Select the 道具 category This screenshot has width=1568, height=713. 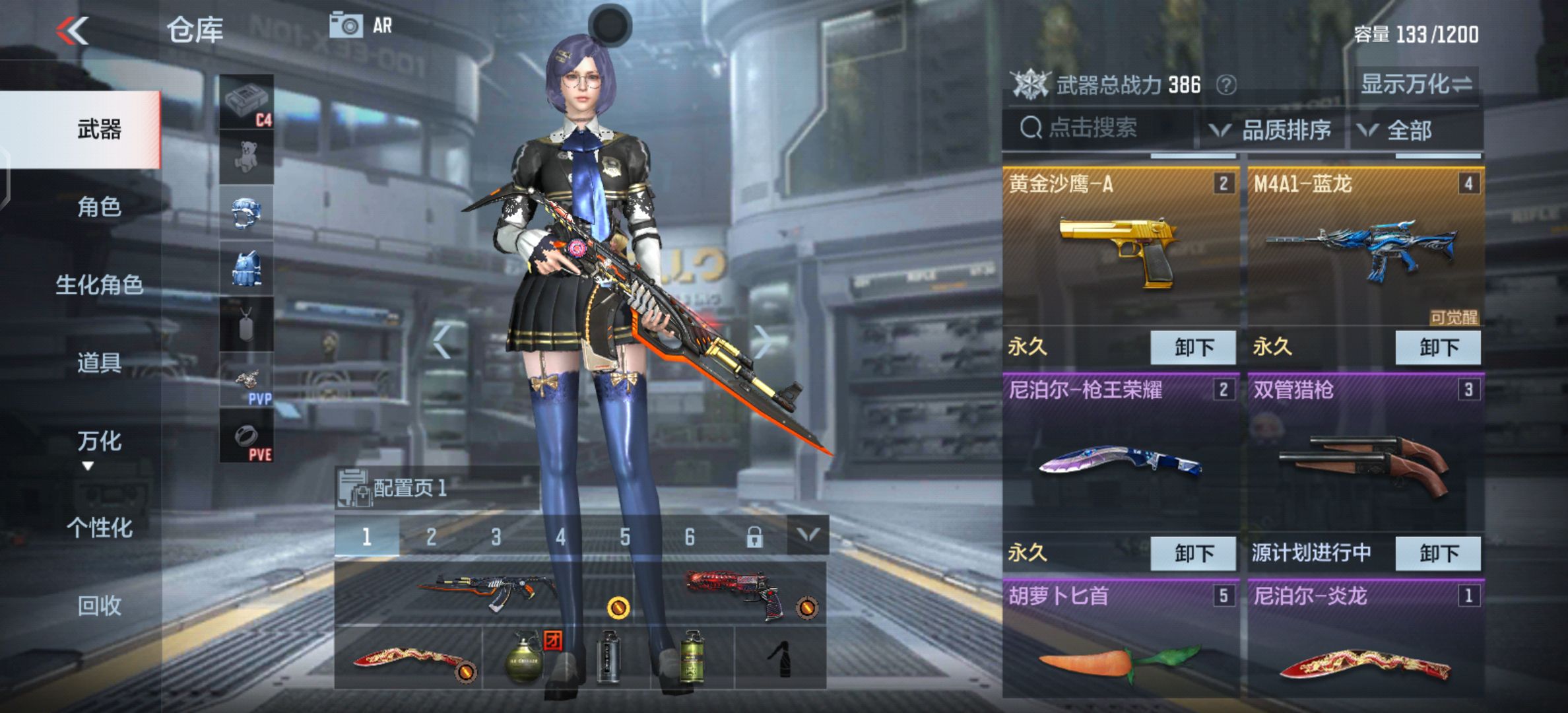[x=99, y=363]
